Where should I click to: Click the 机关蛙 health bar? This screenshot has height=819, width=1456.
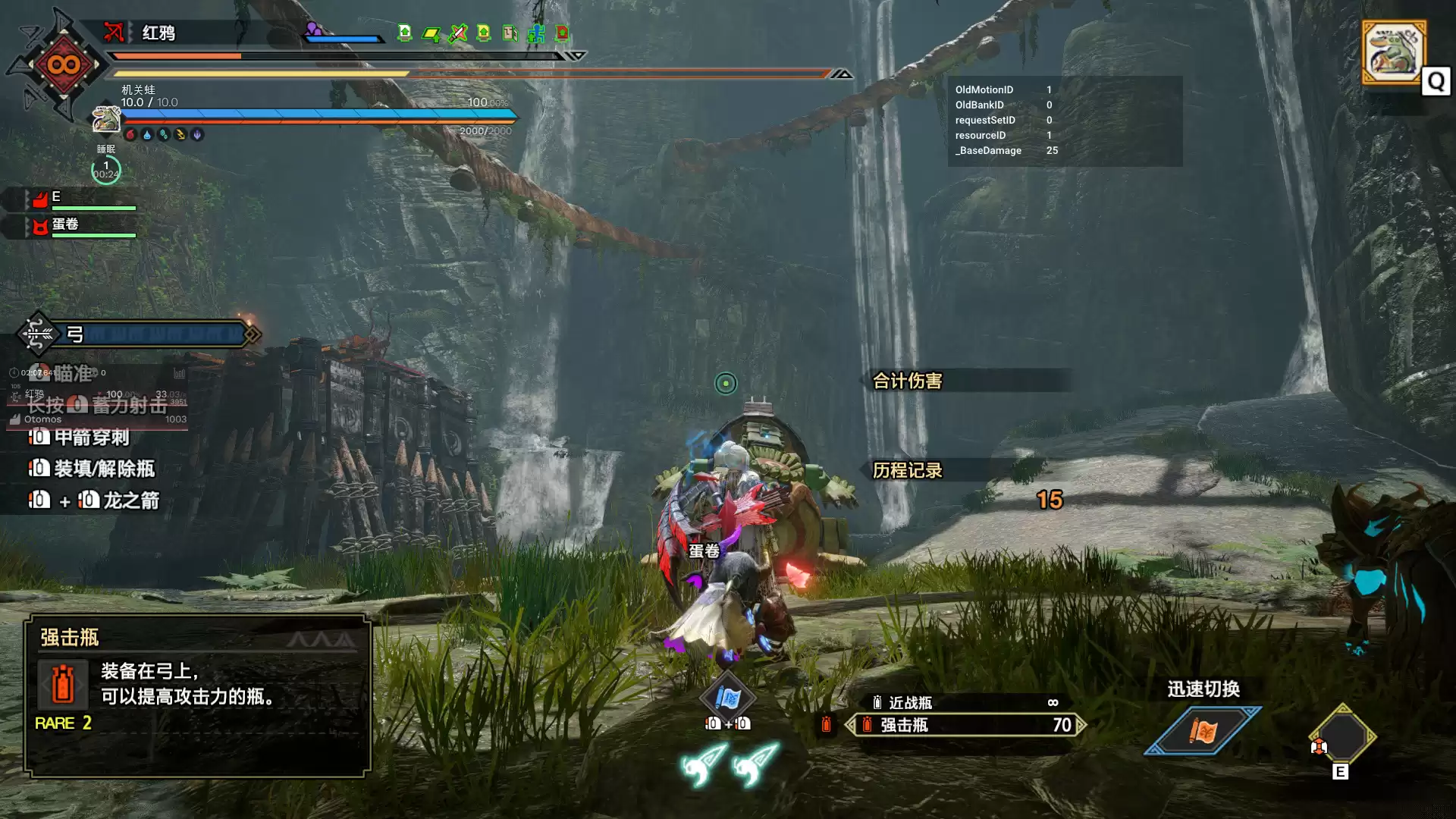tap(318, 115)
